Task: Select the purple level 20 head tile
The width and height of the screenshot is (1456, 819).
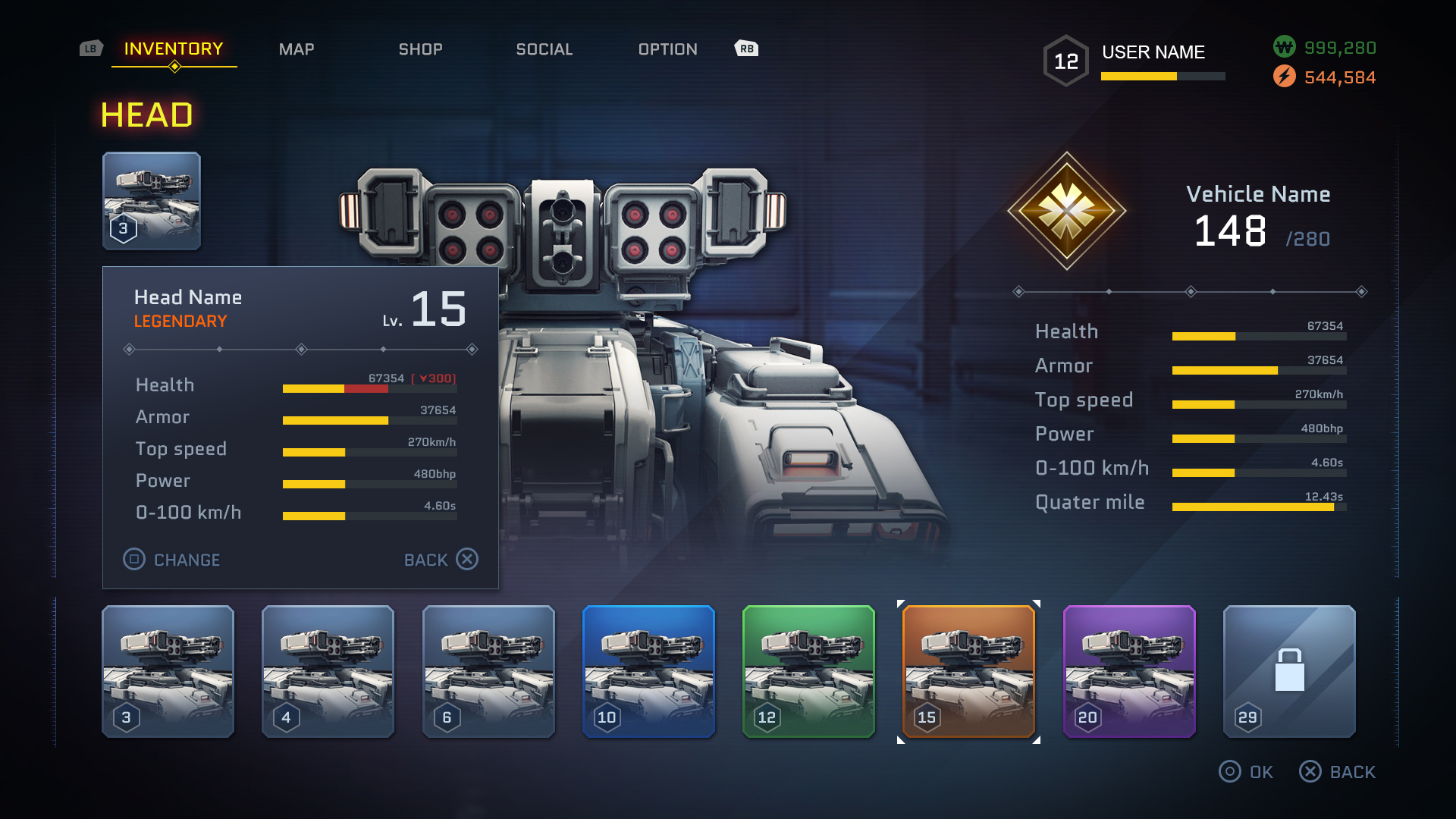Action: click(1130, 671)
